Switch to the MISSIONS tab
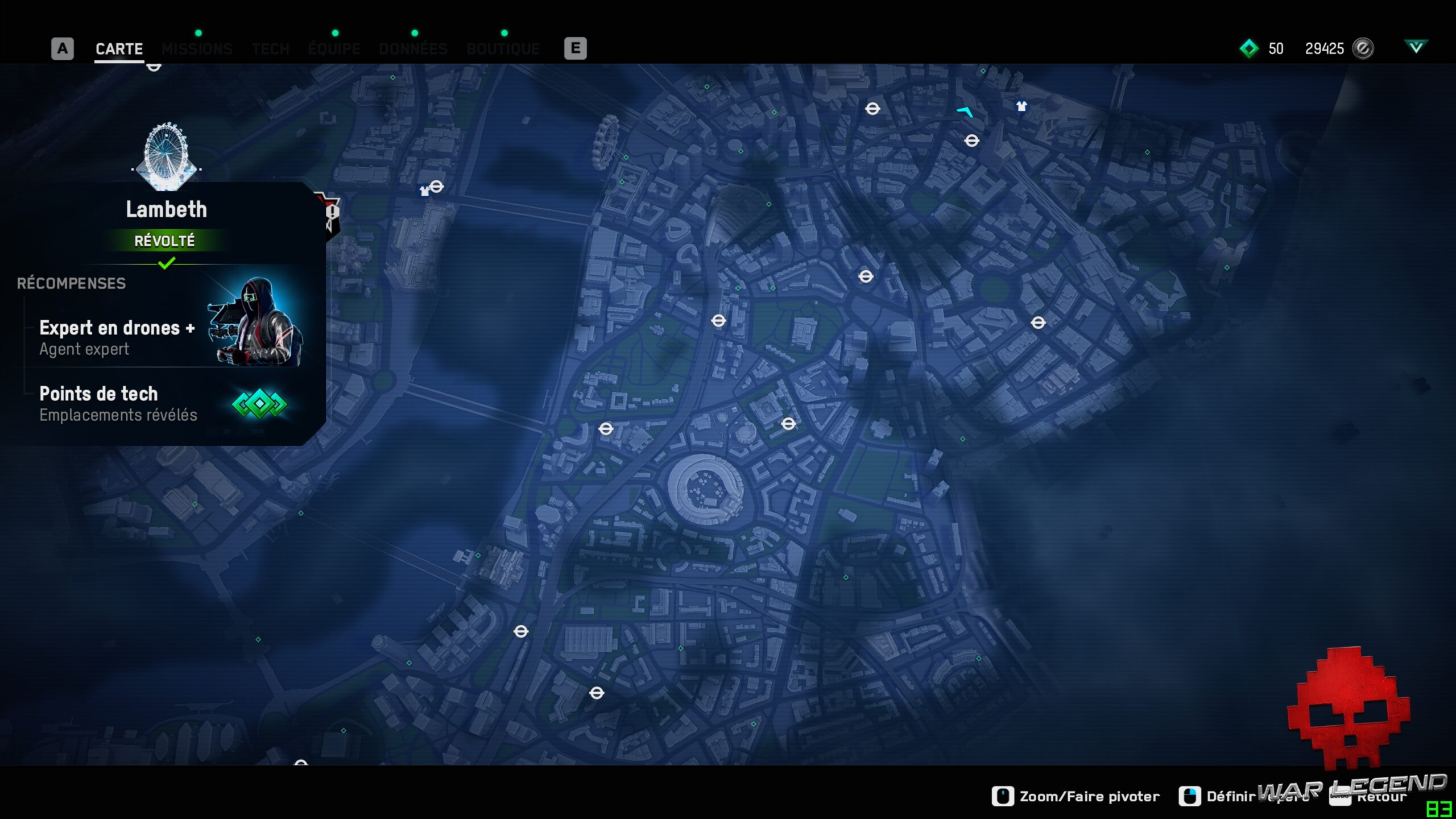The width and height of the screenshot is (1456, 819). click(197, 48)
